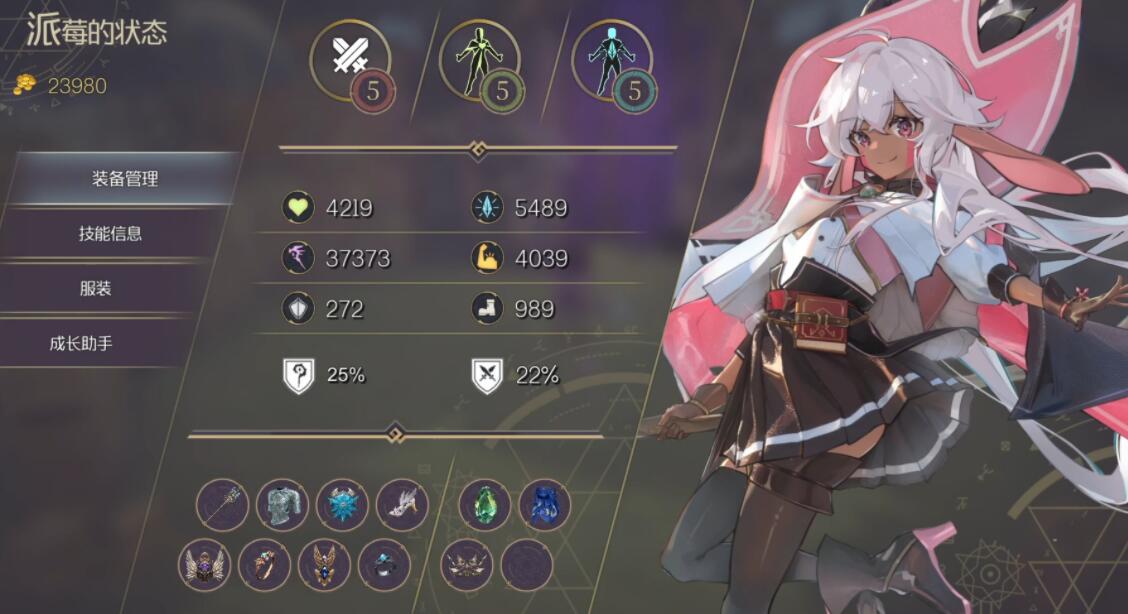Select the 成长助手 growth assistant entry
This screenshot has width=1128, height=614.
81,344
